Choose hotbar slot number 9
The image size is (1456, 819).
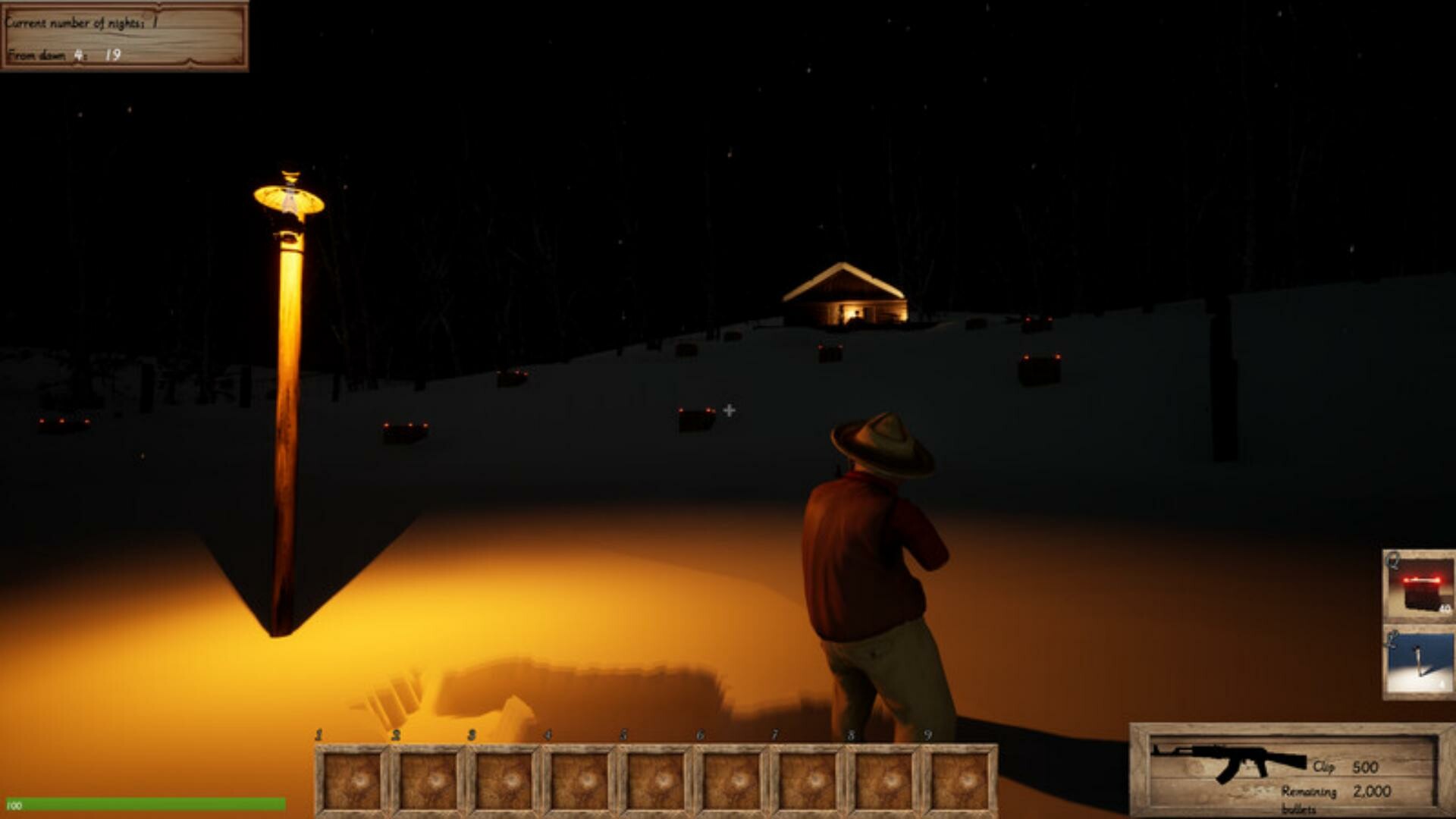(x=959, y=780)
